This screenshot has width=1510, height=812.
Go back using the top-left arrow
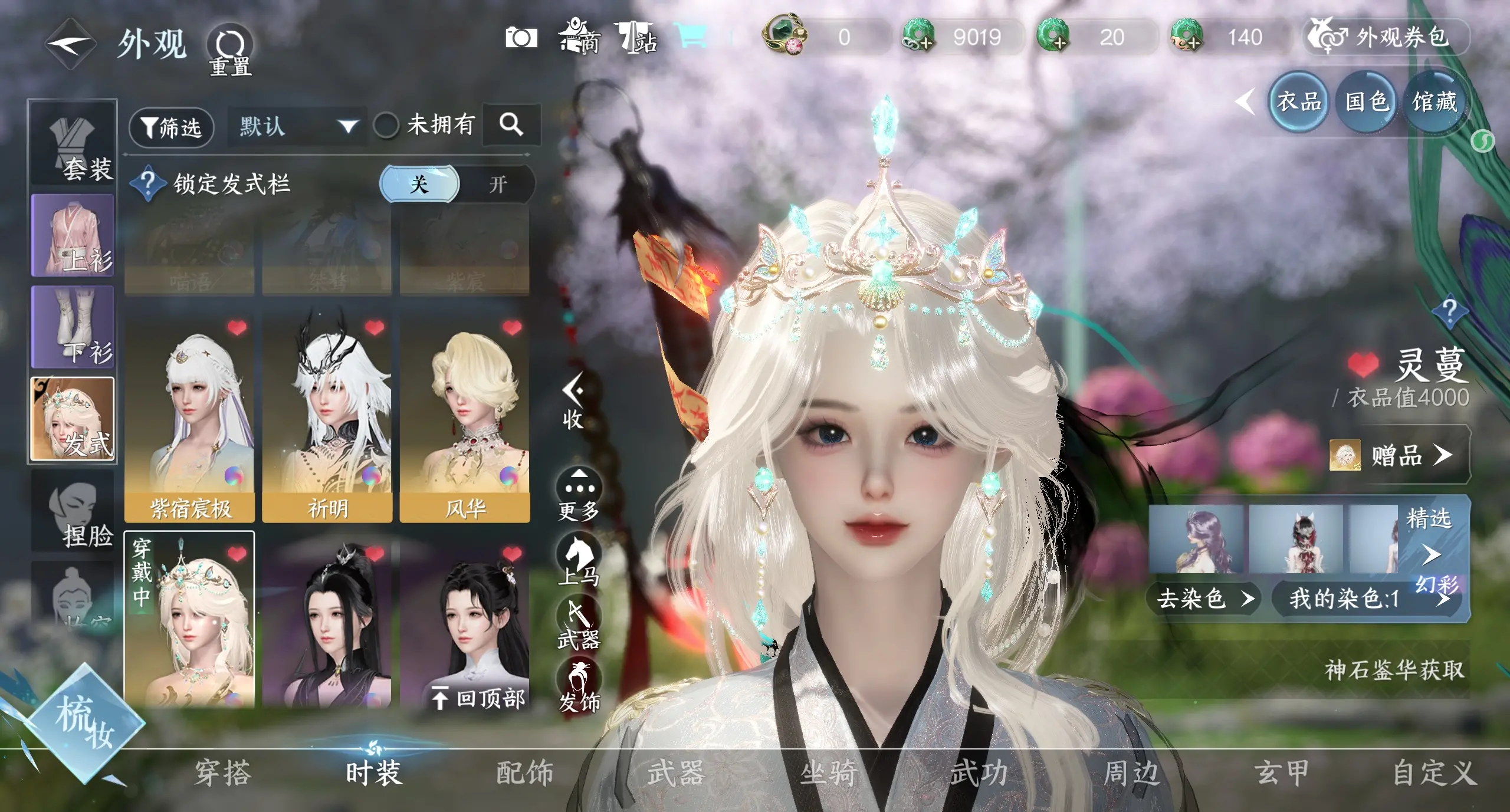click(71, 44)
